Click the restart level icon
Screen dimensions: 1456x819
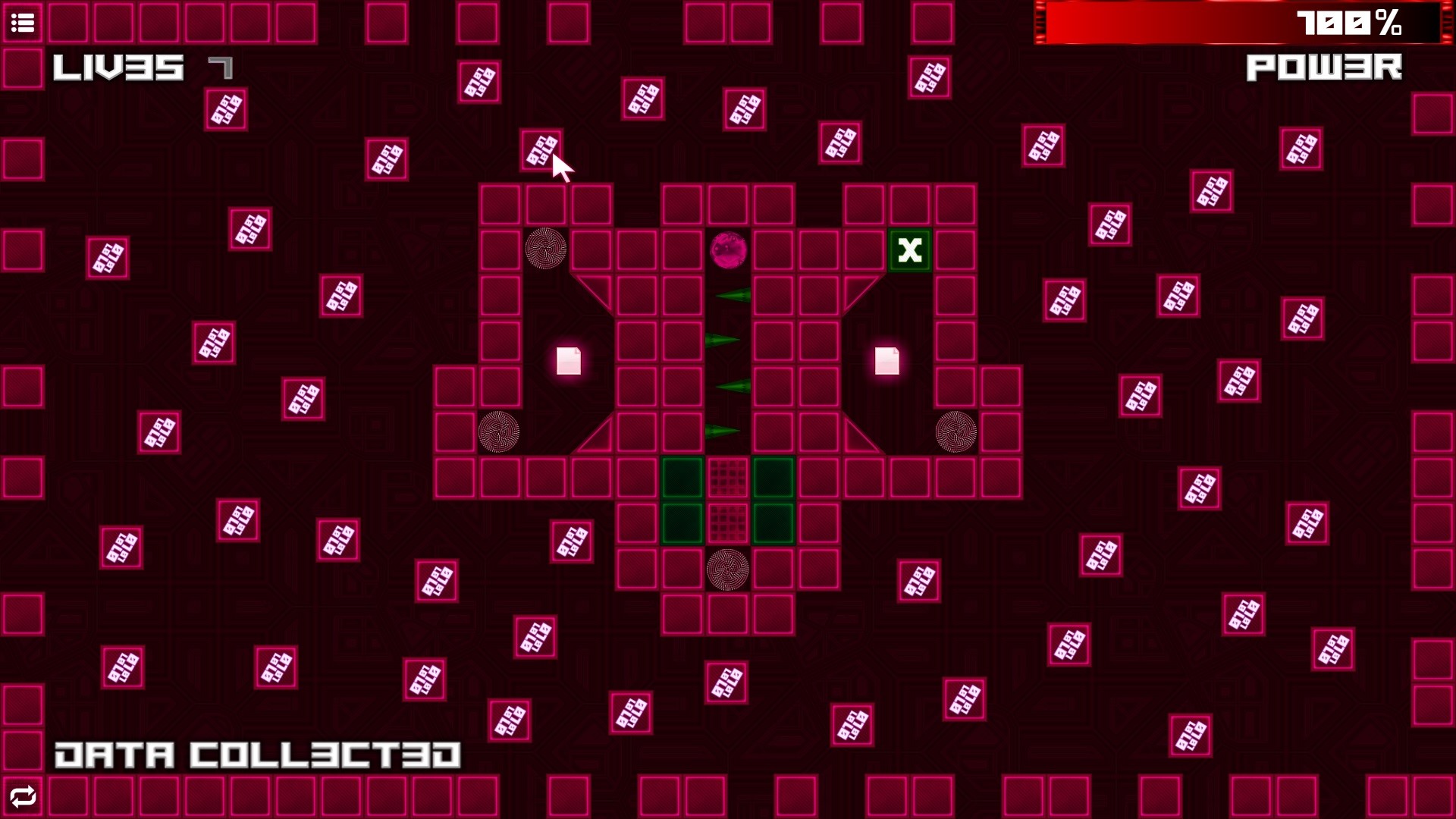[23, 796]
